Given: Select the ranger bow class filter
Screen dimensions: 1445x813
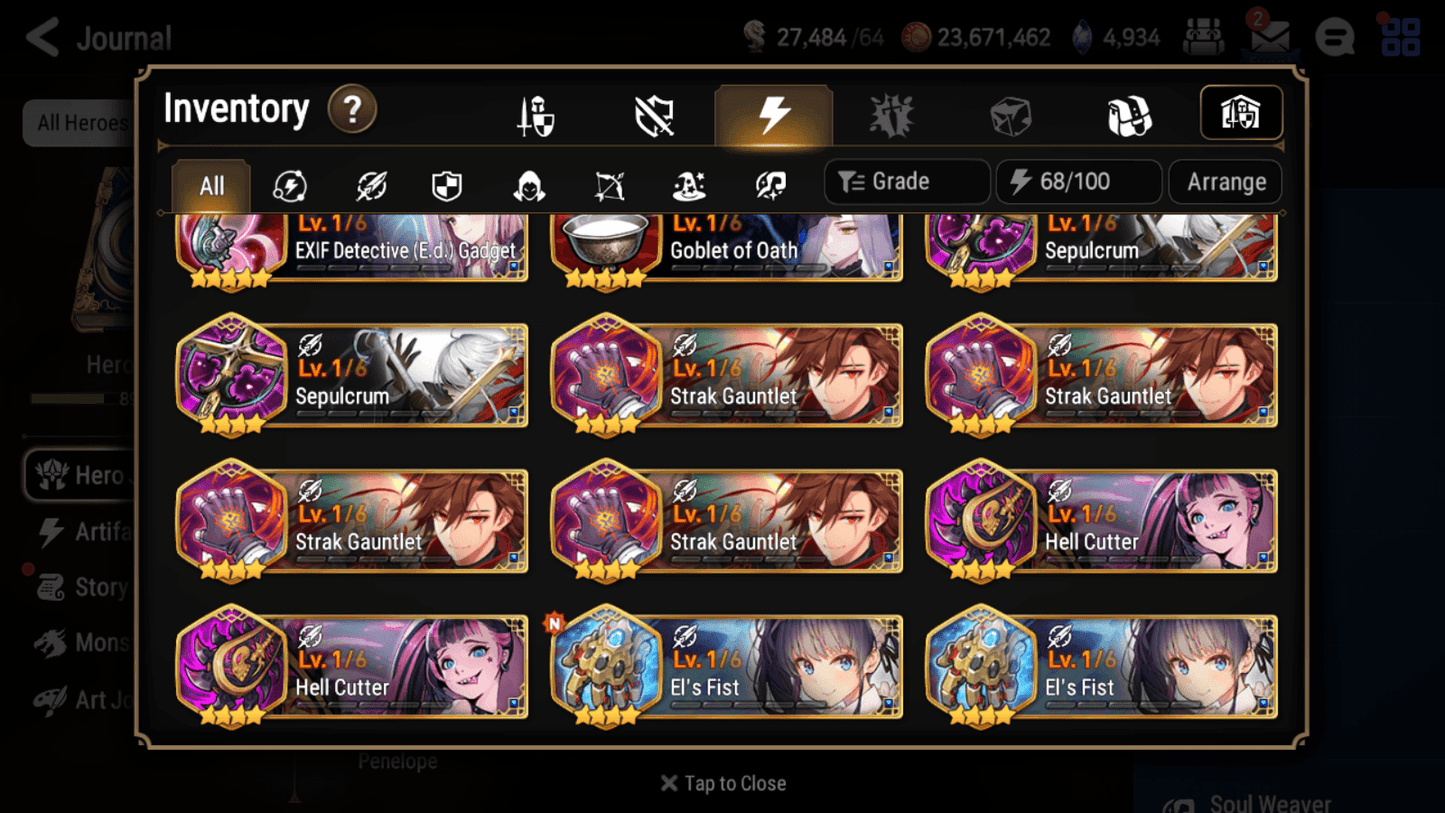Looking at the screenshot, I should (x=610, y=185).
